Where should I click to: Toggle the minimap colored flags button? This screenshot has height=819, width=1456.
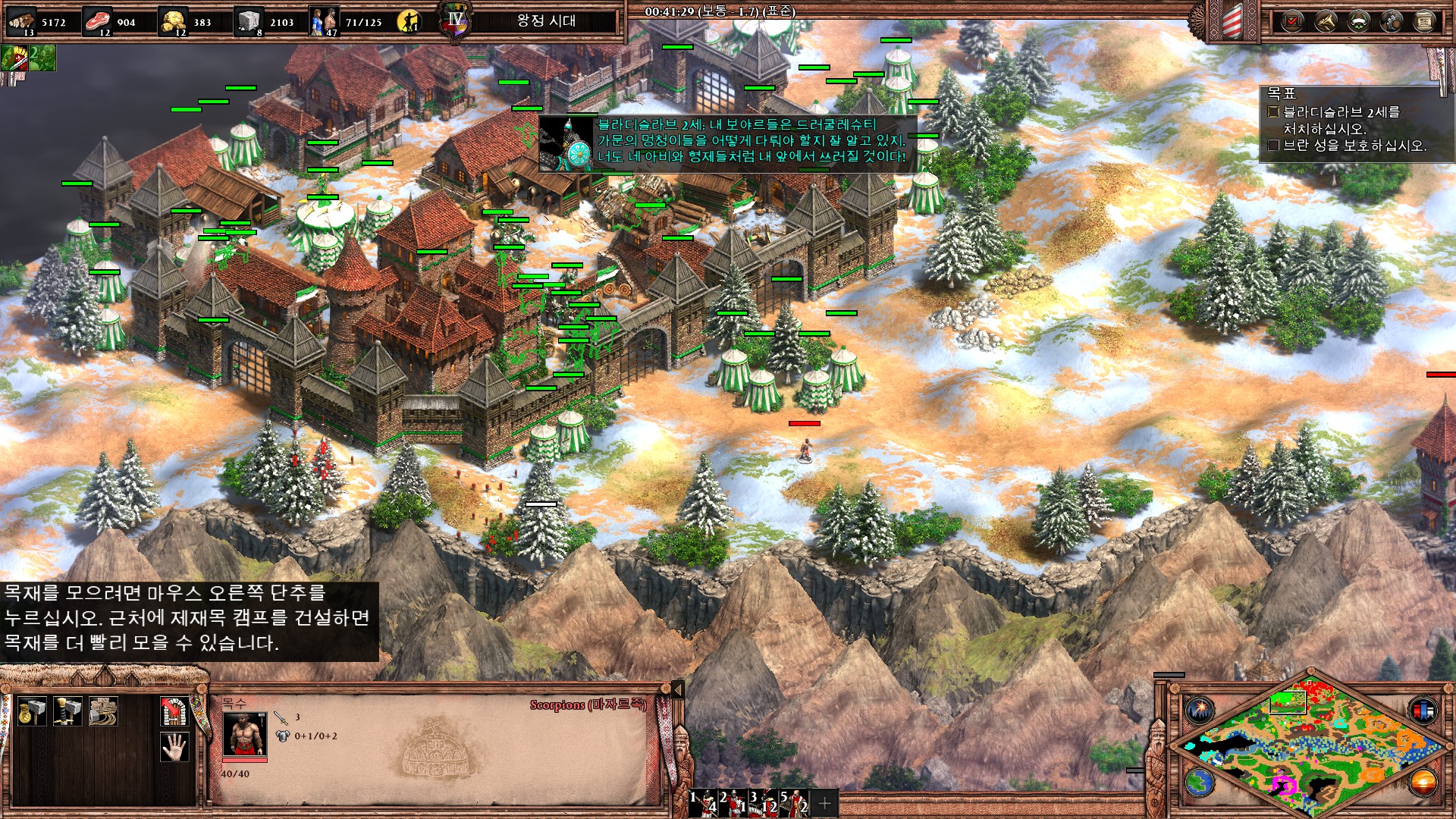pos(1423,711)
